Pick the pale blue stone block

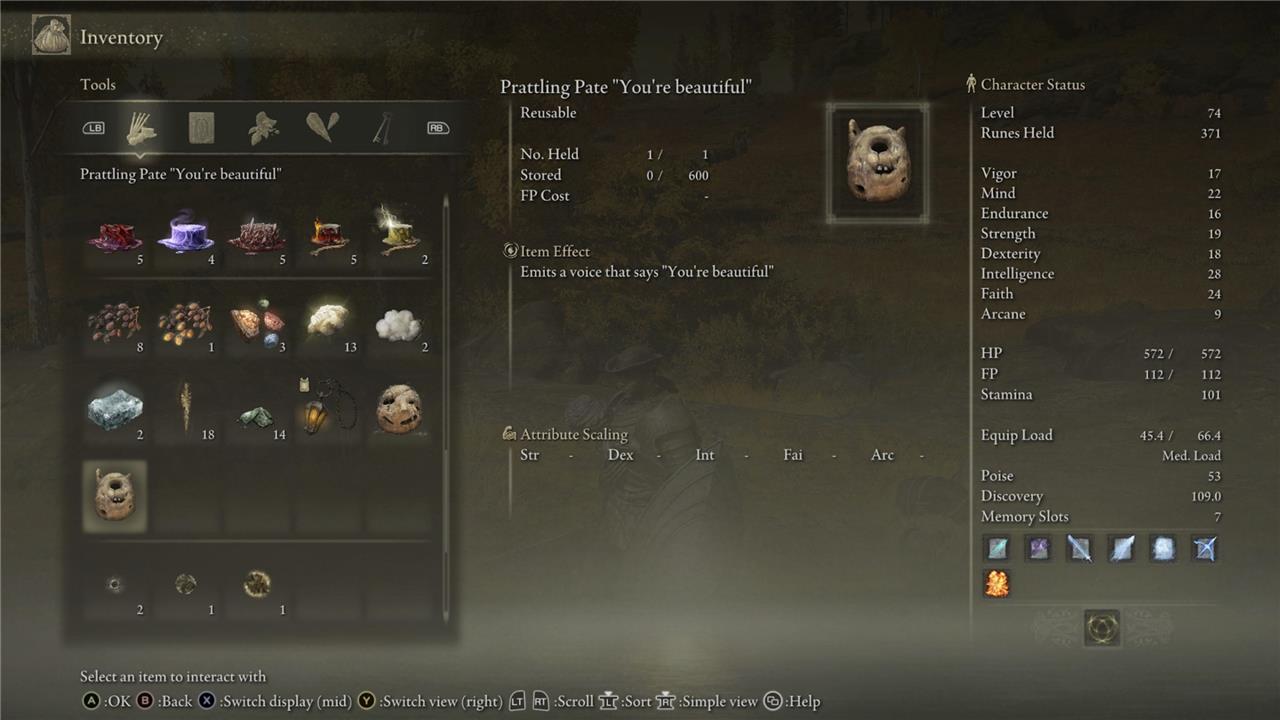[114, 410]
